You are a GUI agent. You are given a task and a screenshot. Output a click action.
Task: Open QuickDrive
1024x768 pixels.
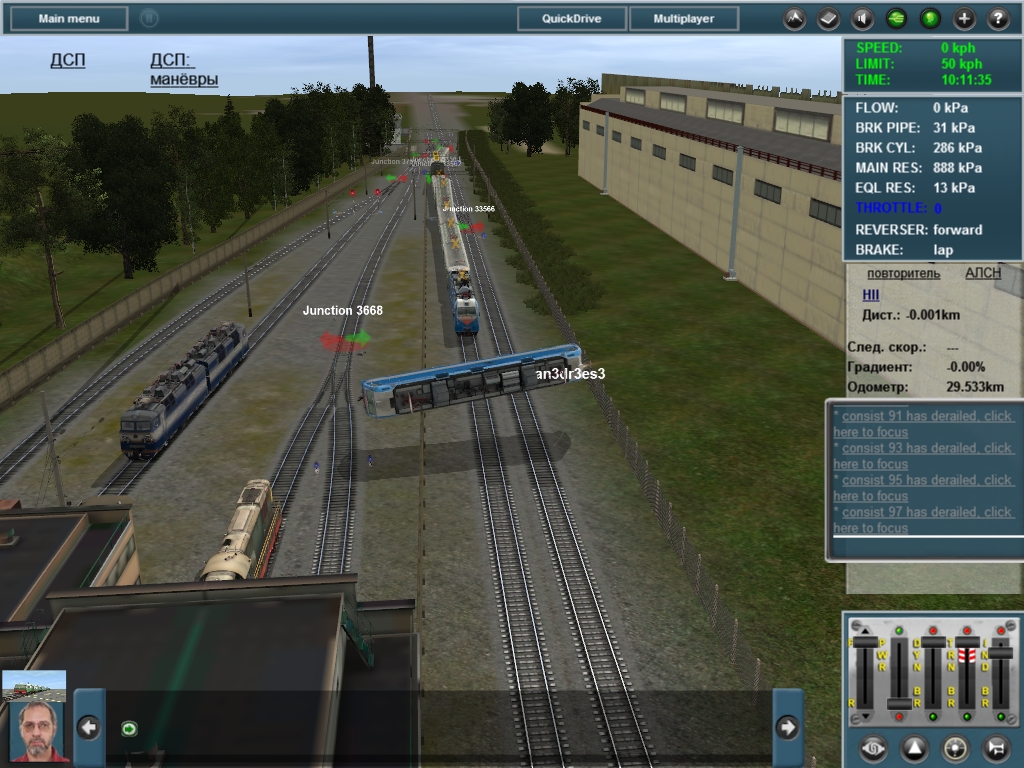click(x=572, y=18)
